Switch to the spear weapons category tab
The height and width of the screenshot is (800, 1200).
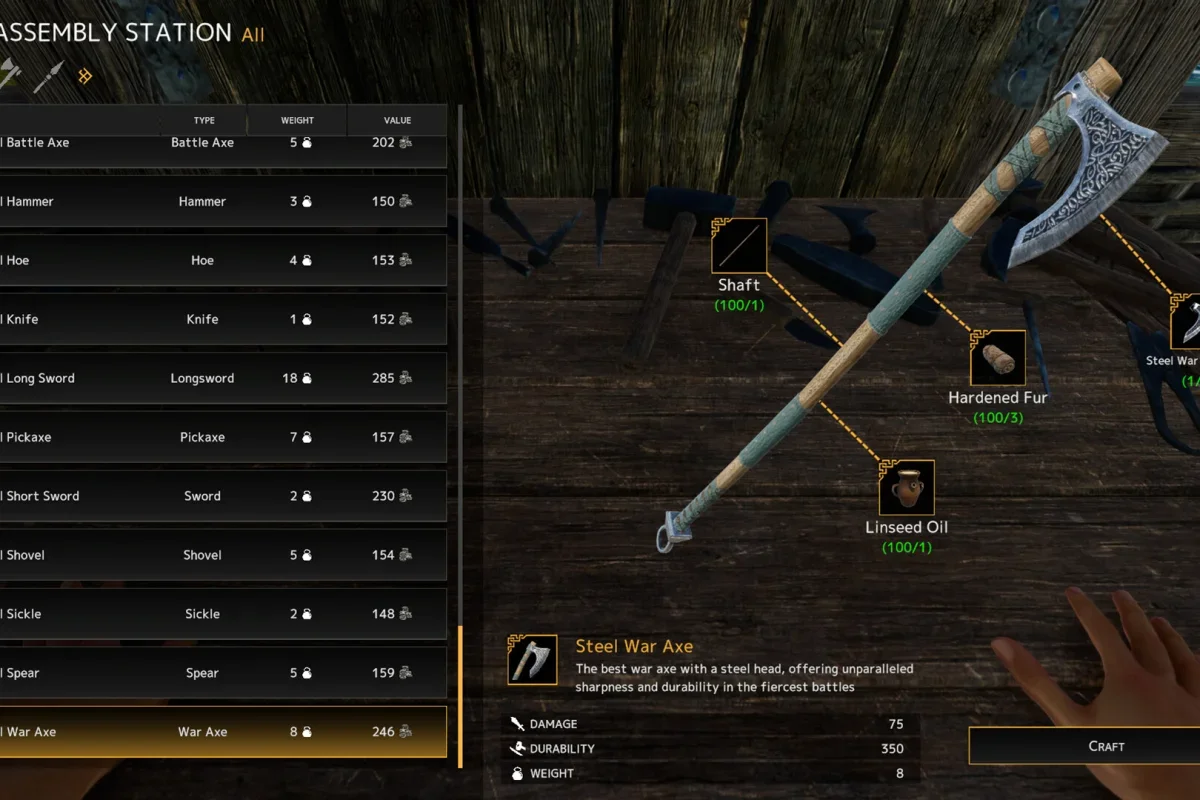47,77
